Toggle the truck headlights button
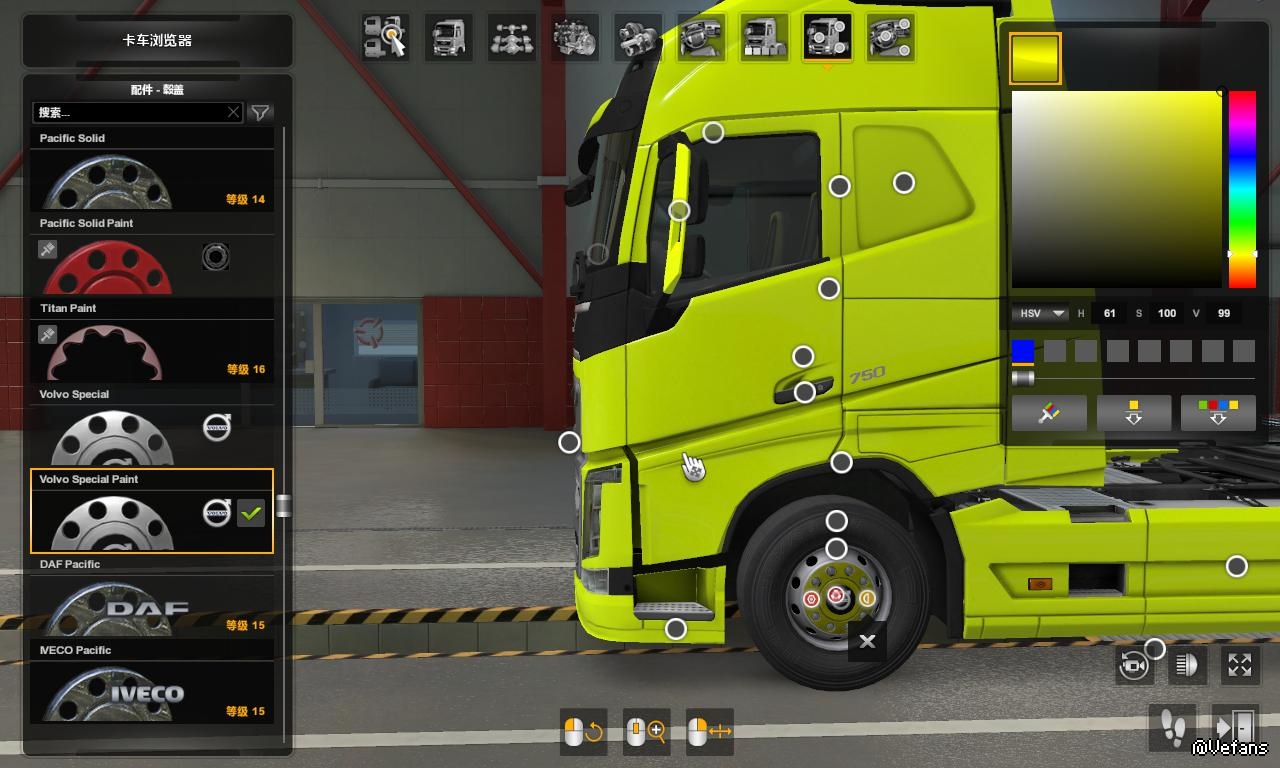1280x768 pixels. [x=1187, y=665]
